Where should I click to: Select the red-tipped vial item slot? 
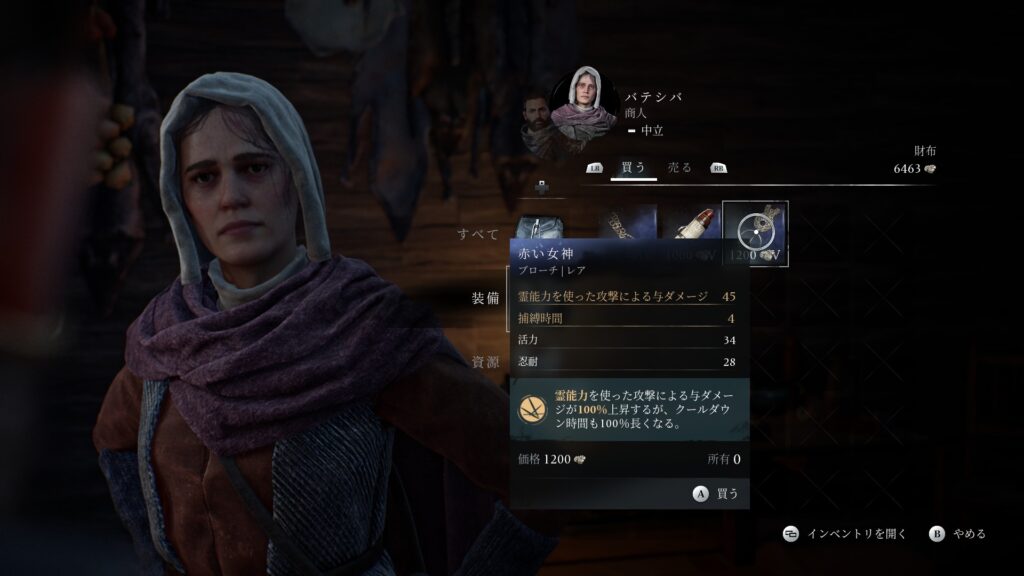click(691, 222)
